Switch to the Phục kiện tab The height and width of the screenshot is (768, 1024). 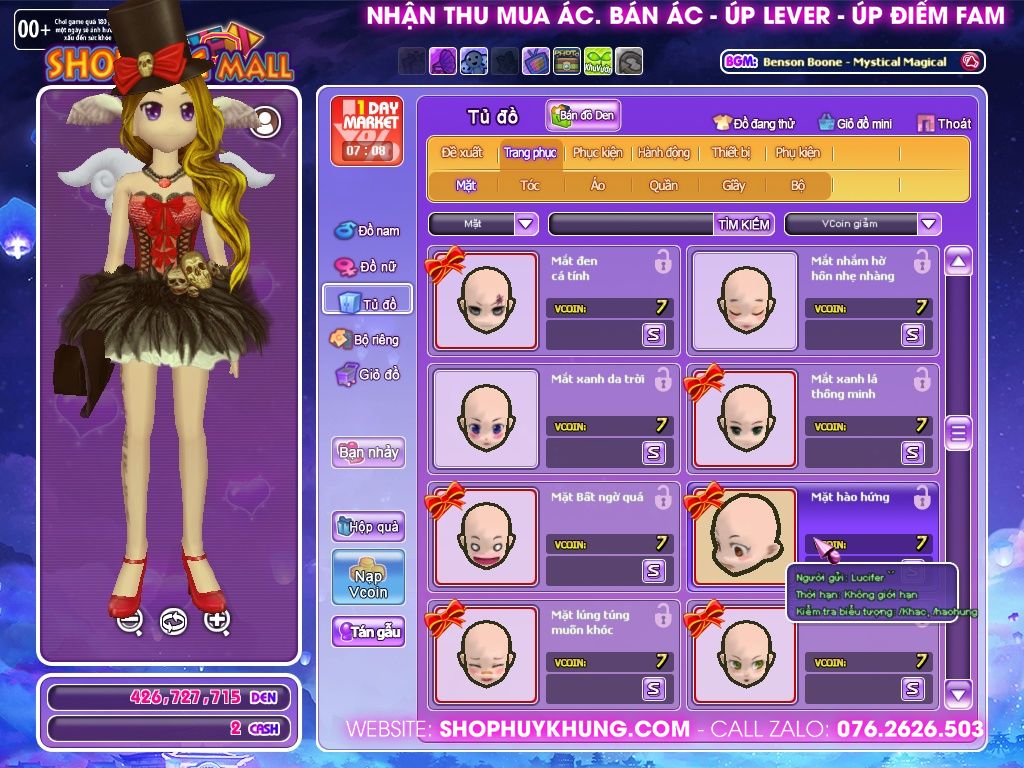pyautogui.click(x=597, y=153)
